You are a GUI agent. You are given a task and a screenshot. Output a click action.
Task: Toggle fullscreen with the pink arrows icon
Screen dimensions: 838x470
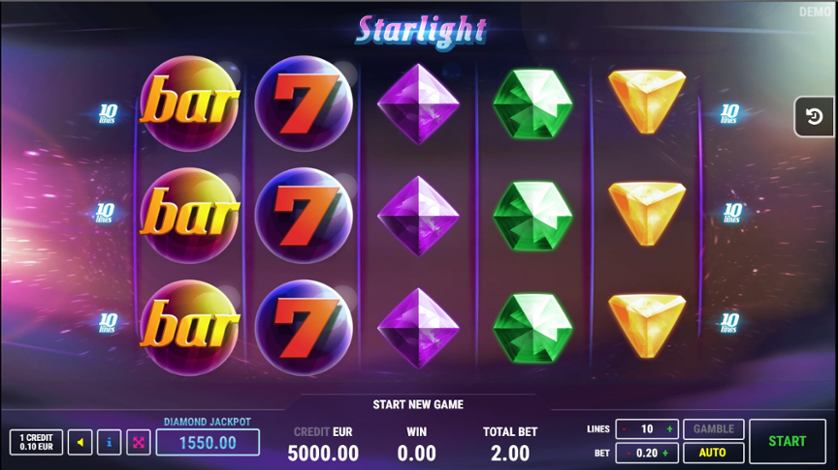pyautogui.click(x=138, y=441)
